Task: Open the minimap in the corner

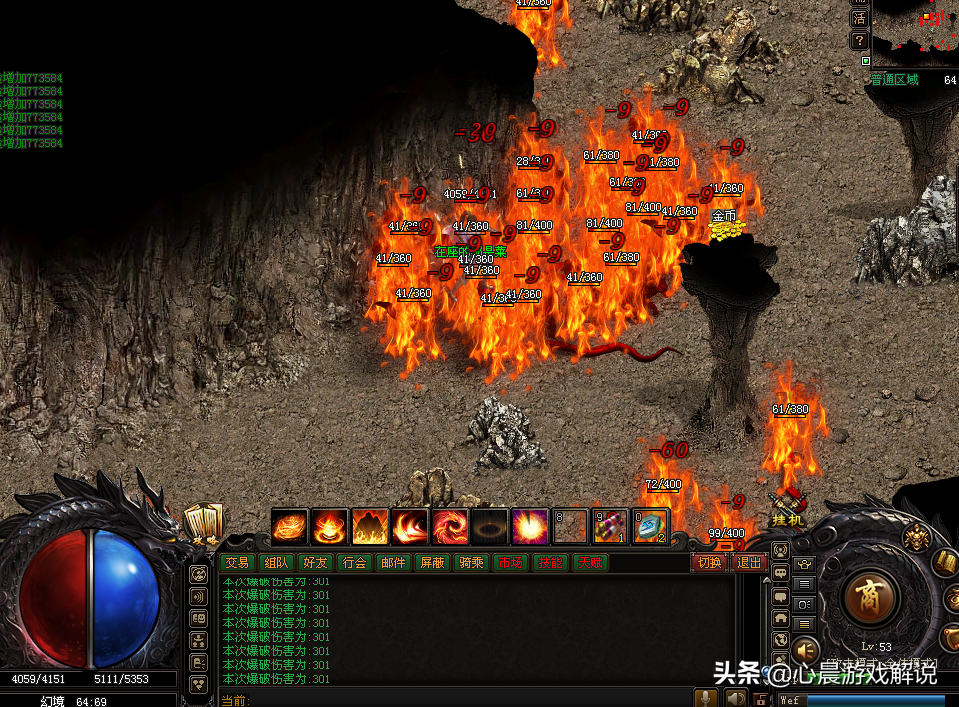Action: [915, 32]
